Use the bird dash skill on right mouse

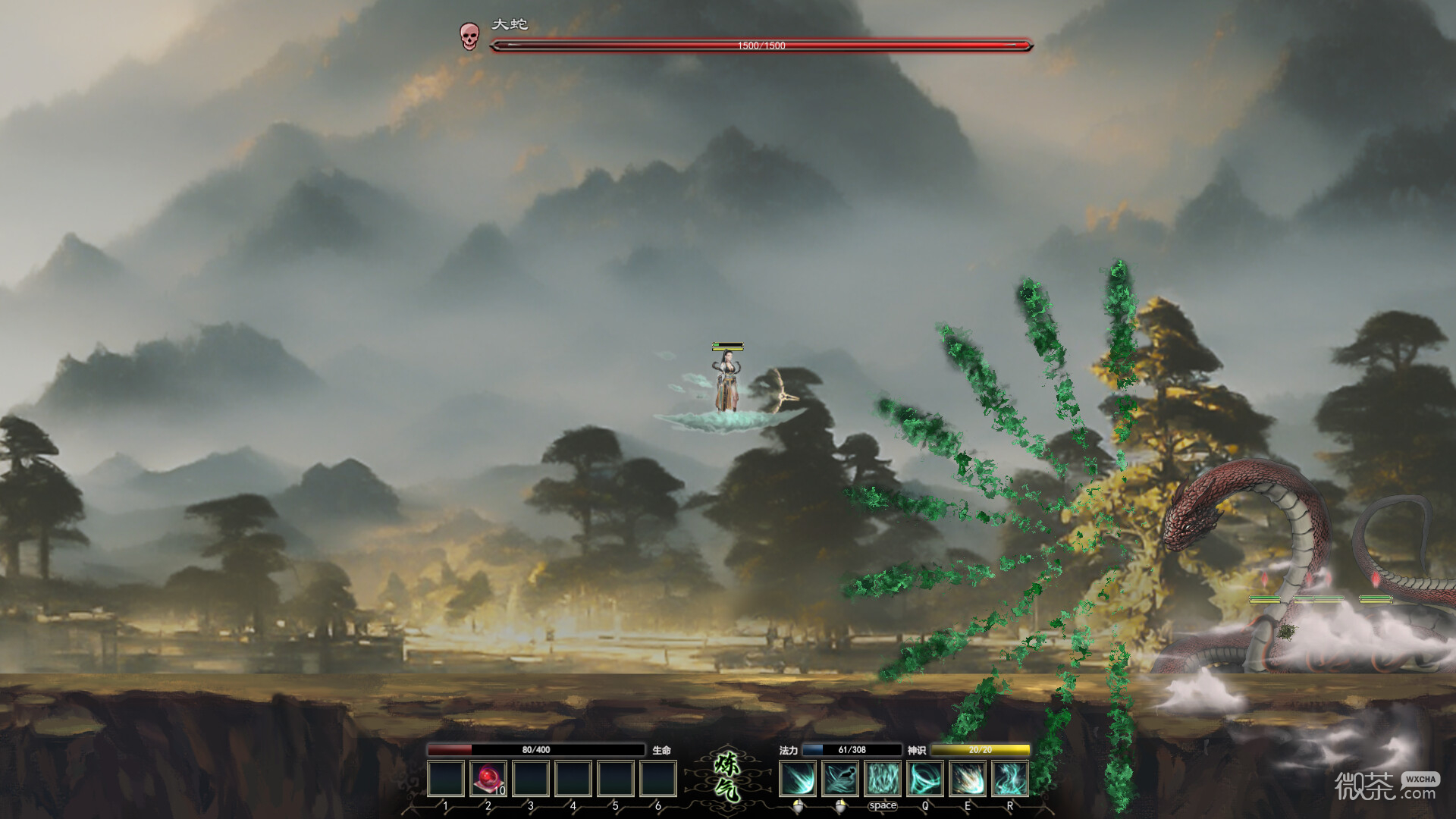[840, 779]
